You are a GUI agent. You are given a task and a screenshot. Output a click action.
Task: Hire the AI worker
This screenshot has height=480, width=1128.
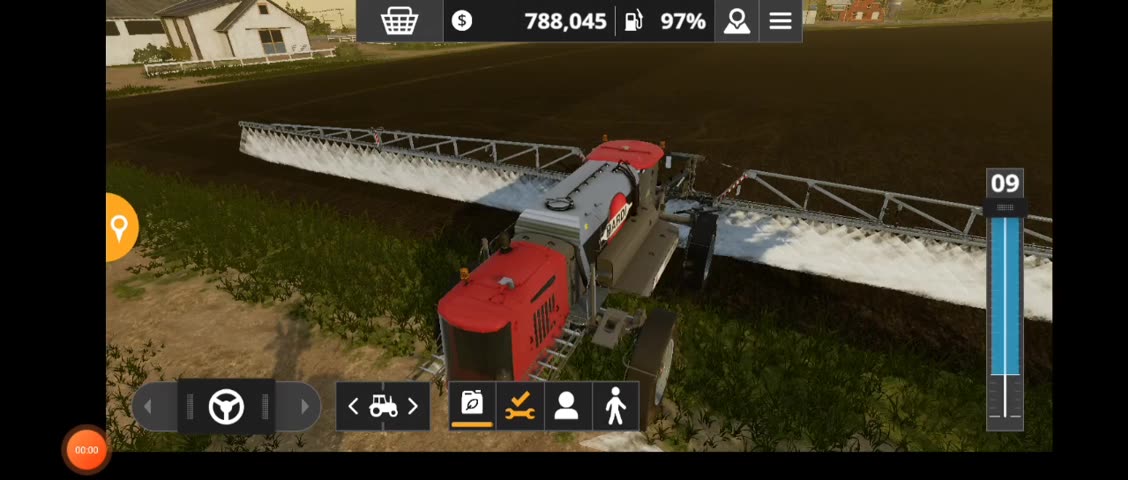(566, 405)
